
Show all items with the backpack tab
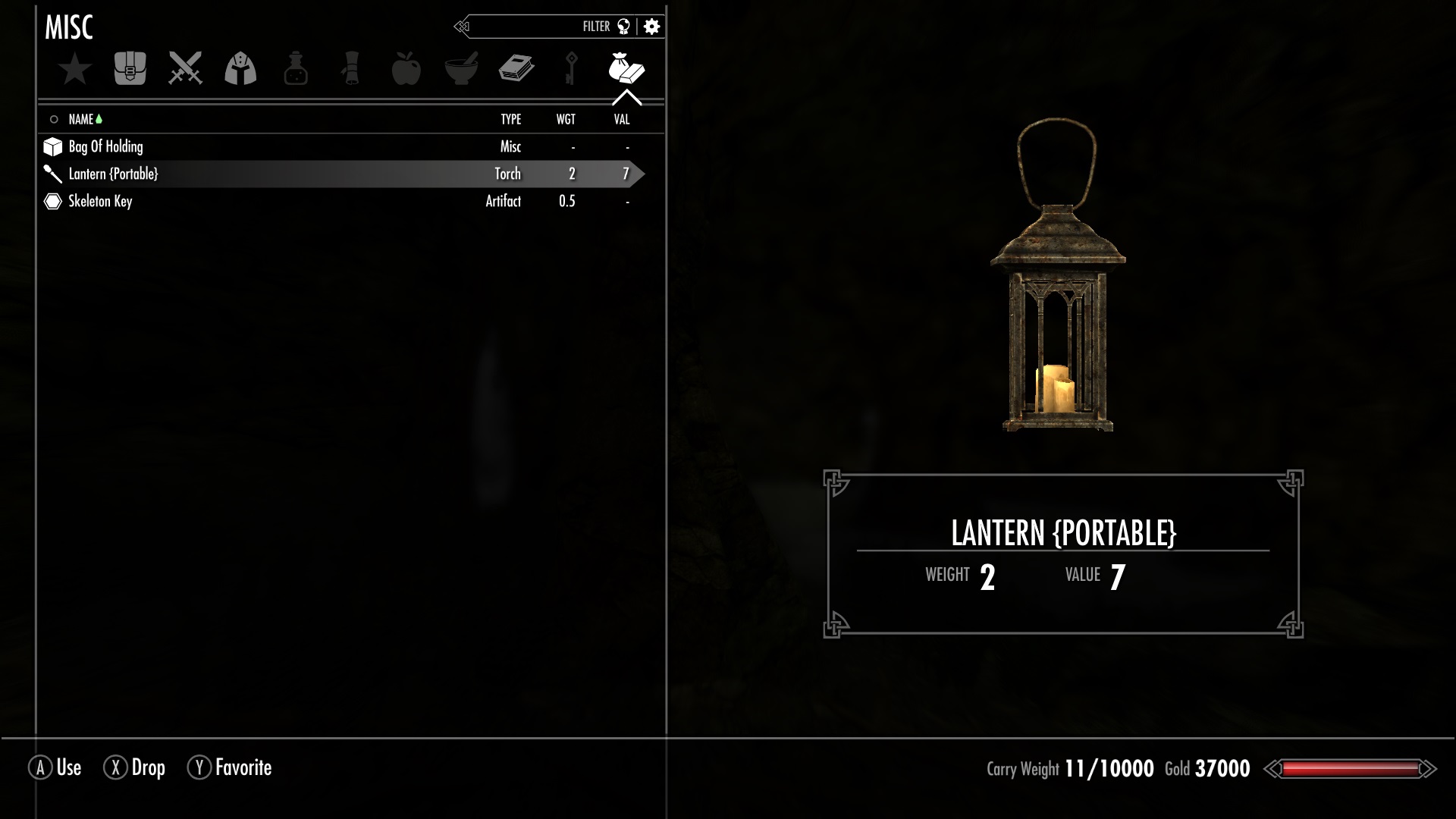point(130,69)
